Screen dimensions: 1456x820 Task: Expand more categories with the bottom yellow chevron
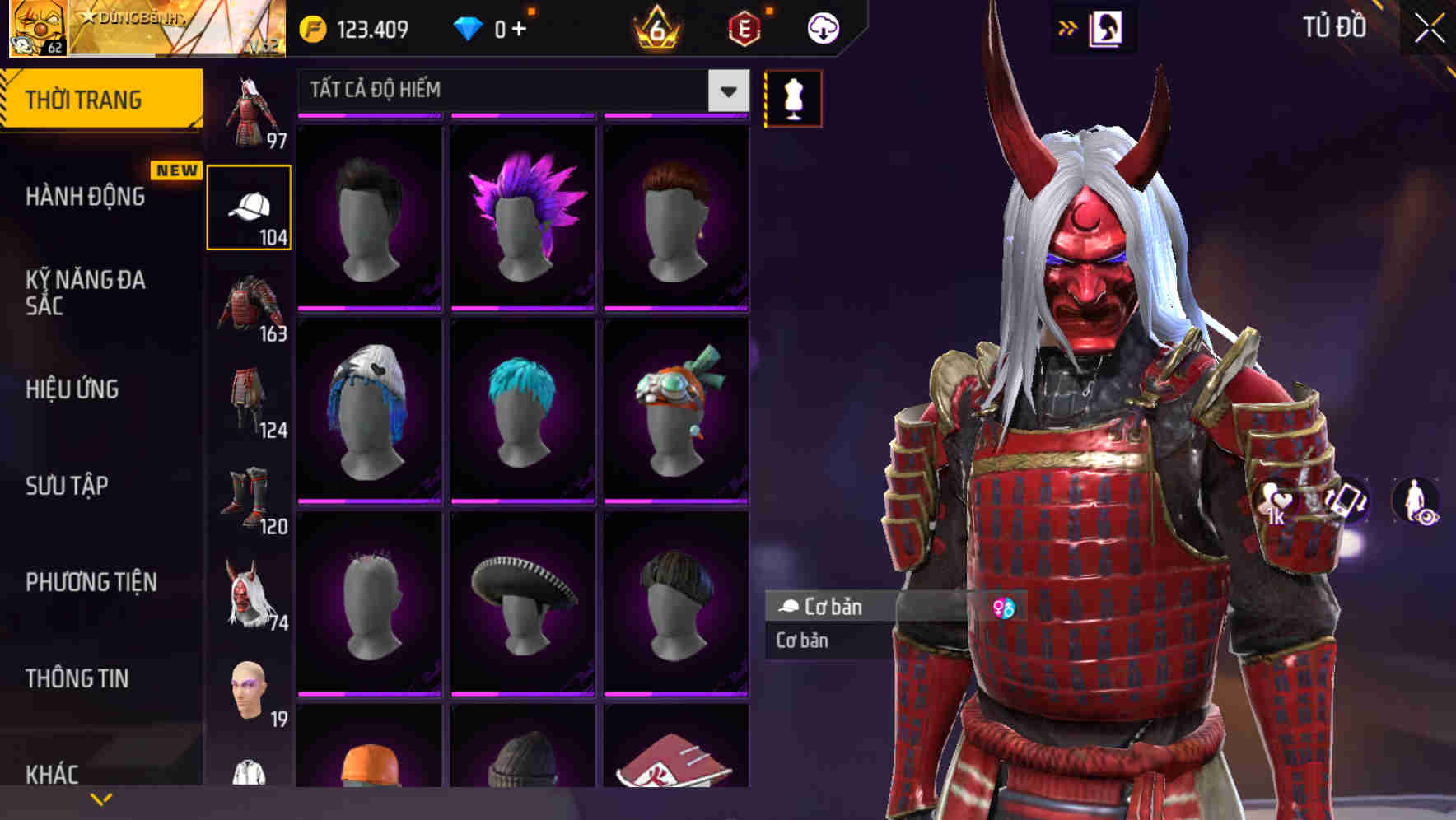coord(101,799)
